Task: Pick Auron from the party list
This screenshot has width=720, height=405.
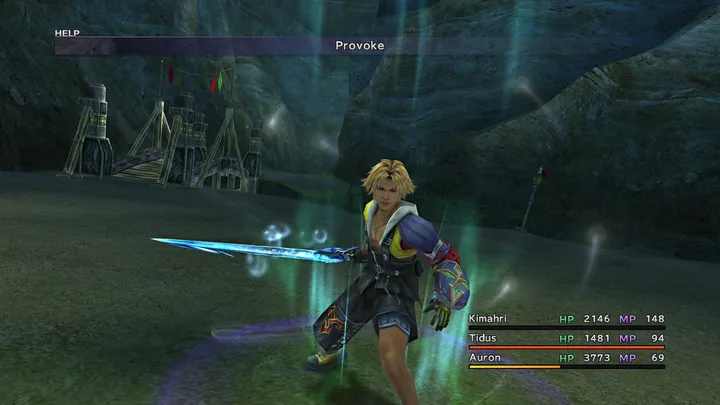Action: (x=484, y=357)
